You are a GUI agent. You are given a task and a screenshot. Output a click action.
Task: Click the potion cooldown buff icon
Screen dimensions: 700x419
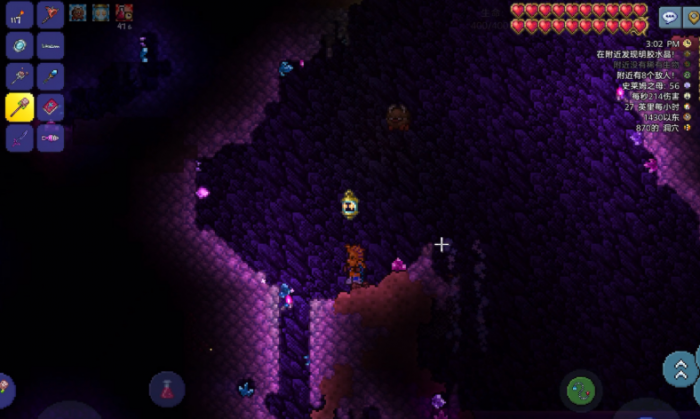click(x=124, y=13)
